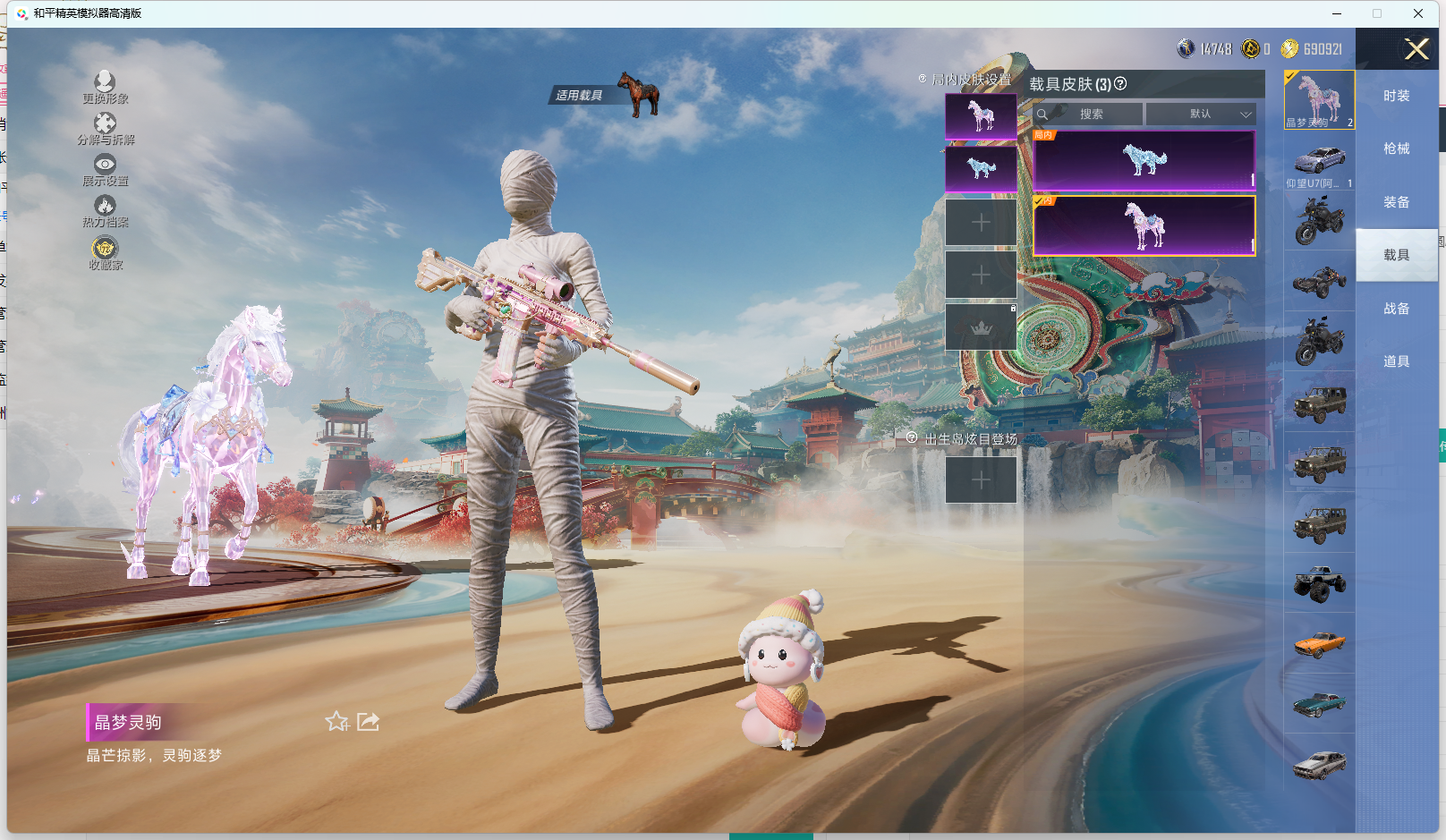Click the 更换形象 button
The width and height of the screenshot is (1446, 840).
click(105, 86)
